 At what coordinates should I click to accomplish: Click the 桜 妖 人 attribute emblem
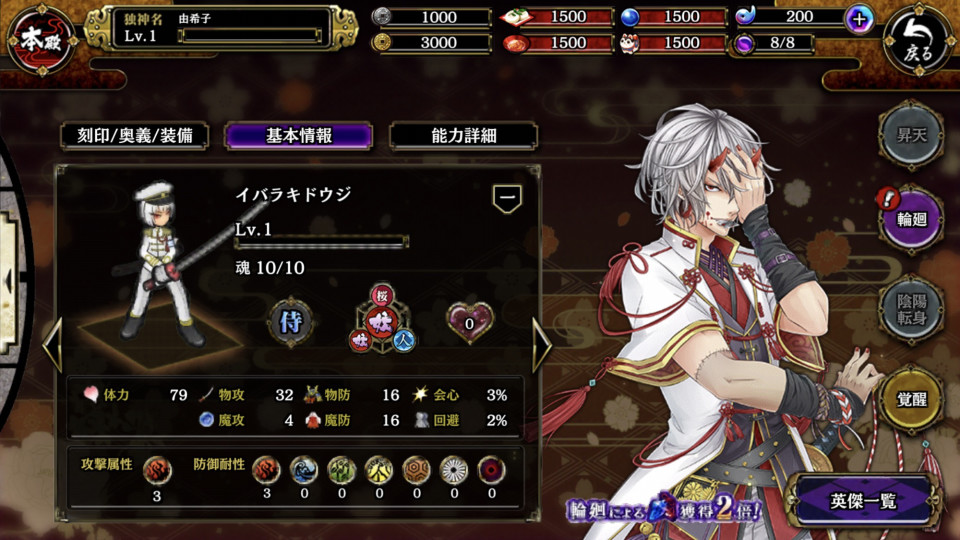tap(382, 322)
